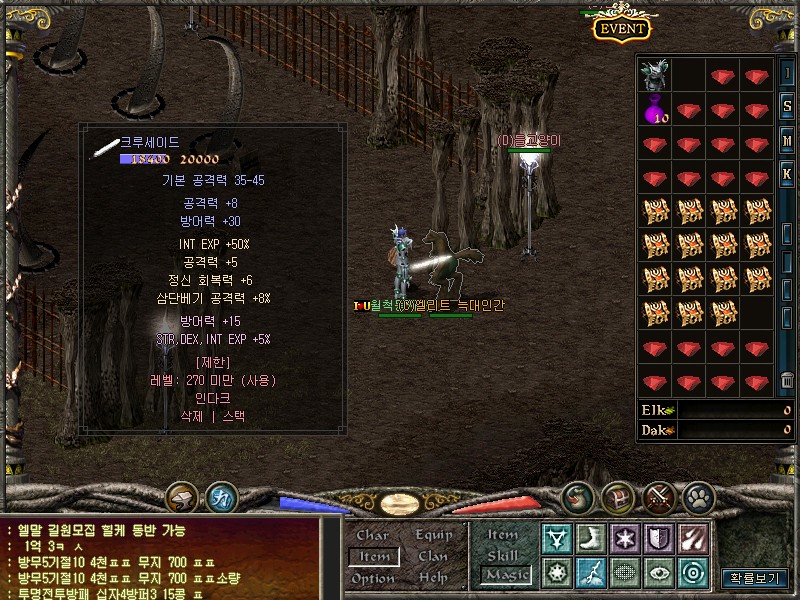Open the Equip menu

click(x=433, y=535)
